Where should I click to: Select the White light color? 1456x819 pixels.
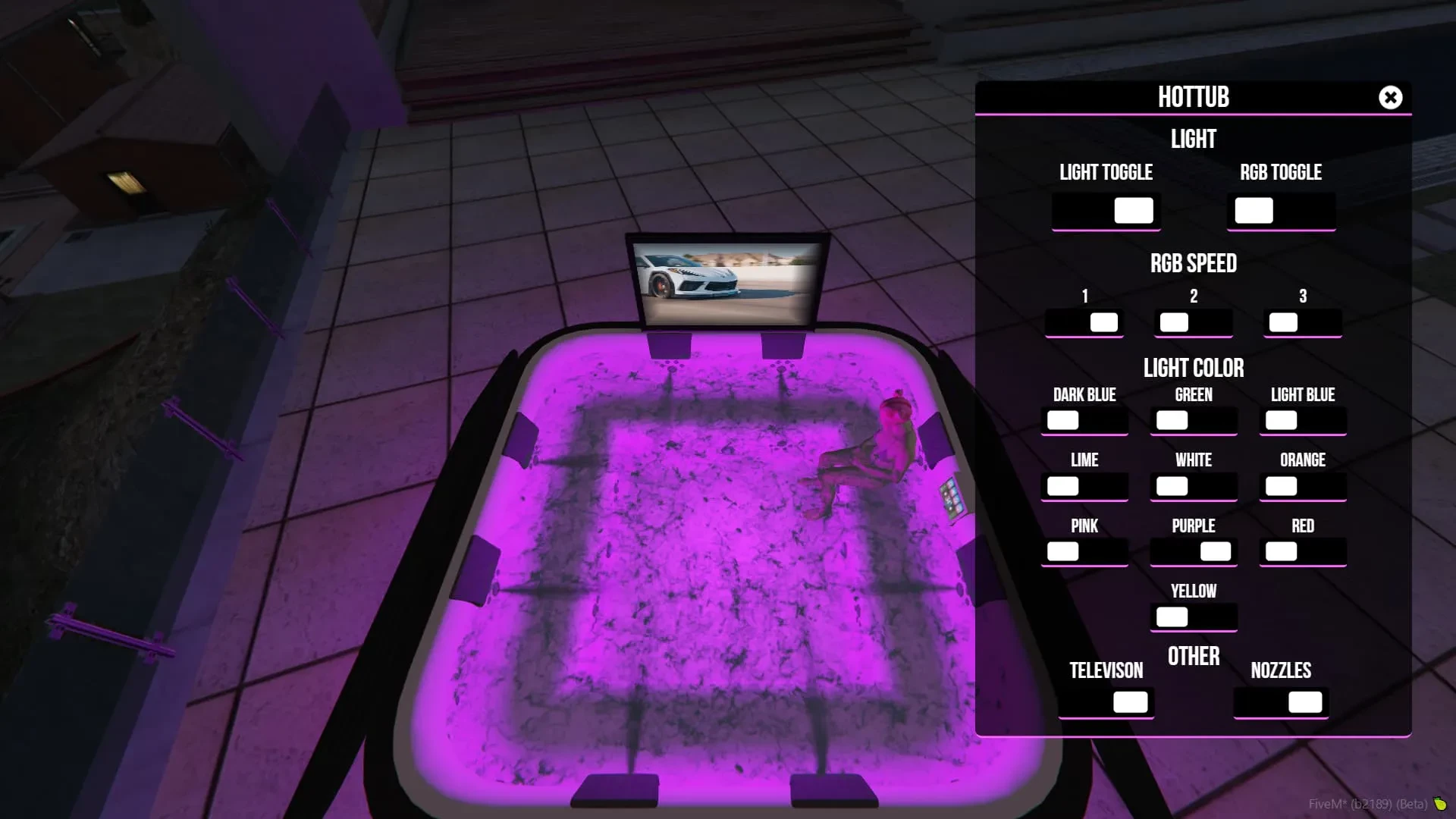[1194, 485]
